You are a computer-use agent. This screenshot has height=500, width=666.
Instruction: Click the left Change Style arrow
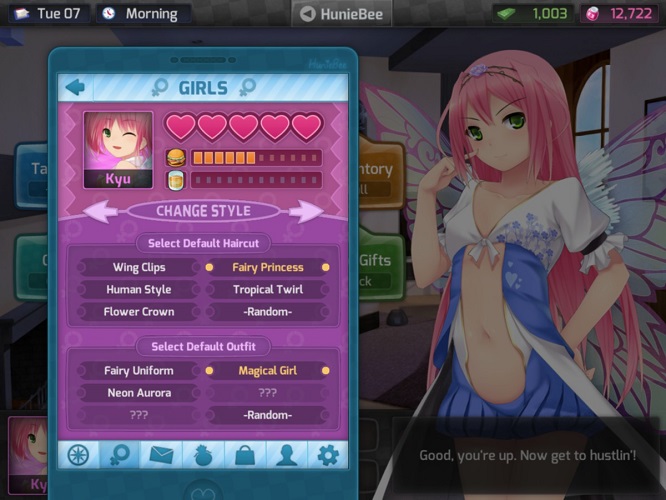coord(99,211)
